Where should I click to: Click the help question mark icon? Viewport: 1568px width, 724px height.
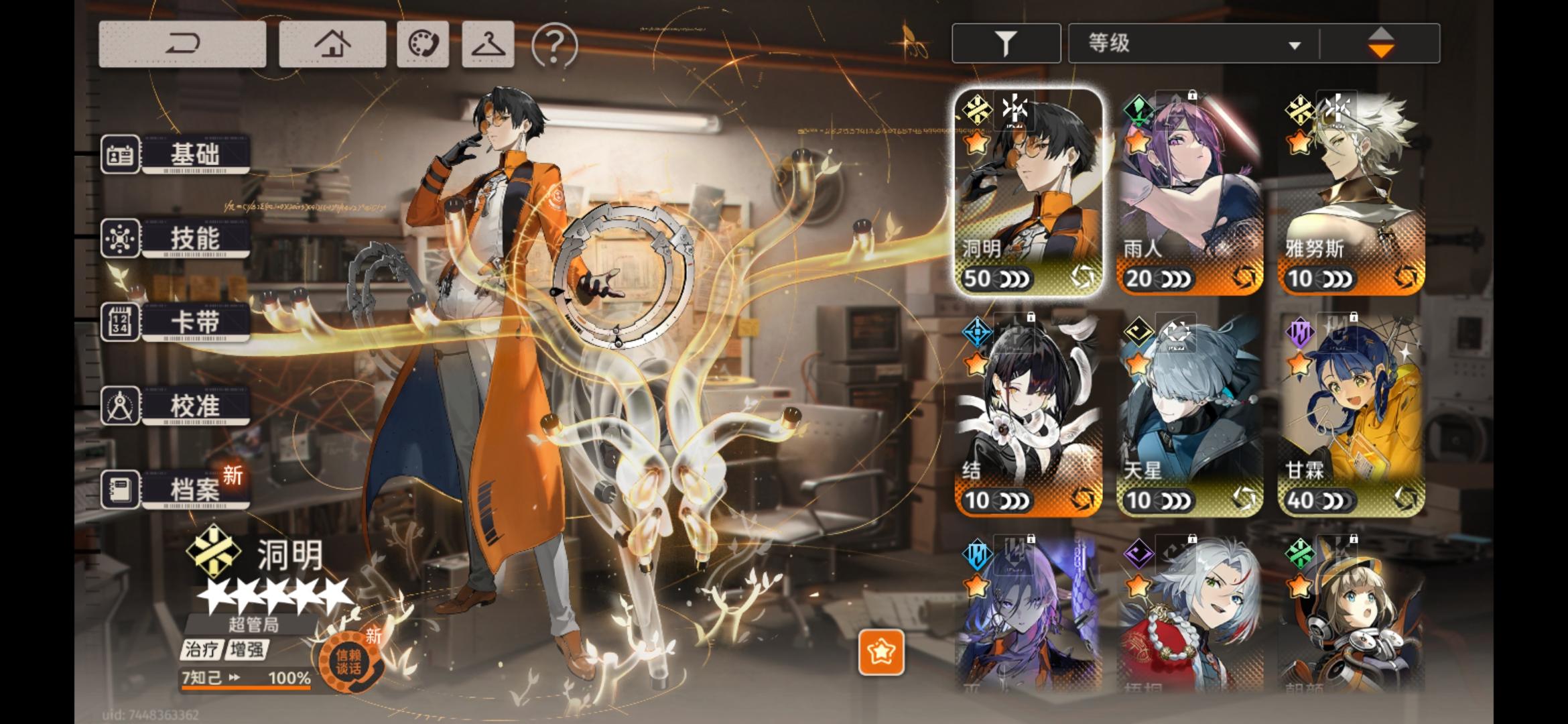[550, 43]
